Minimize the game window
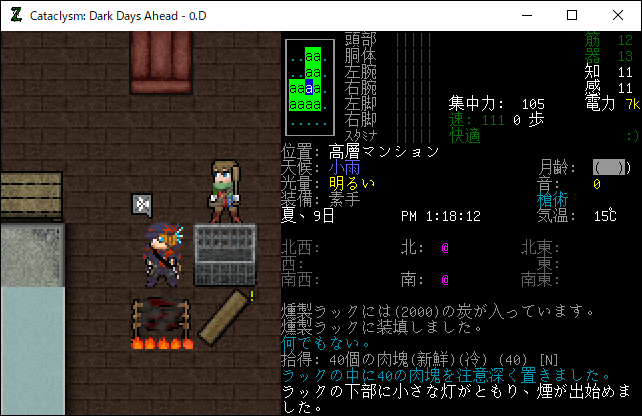Viewport: 642px width, 416px height. click(x=526, y=15)
